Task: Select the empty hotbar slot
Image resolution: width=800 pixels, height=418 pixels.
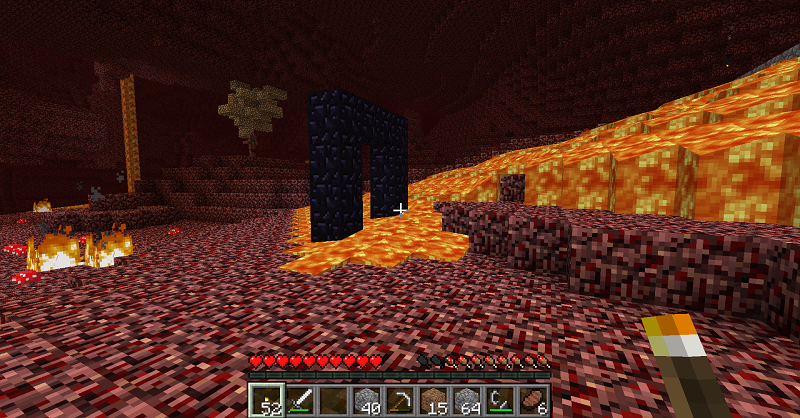Action: (x=333, y=400)
